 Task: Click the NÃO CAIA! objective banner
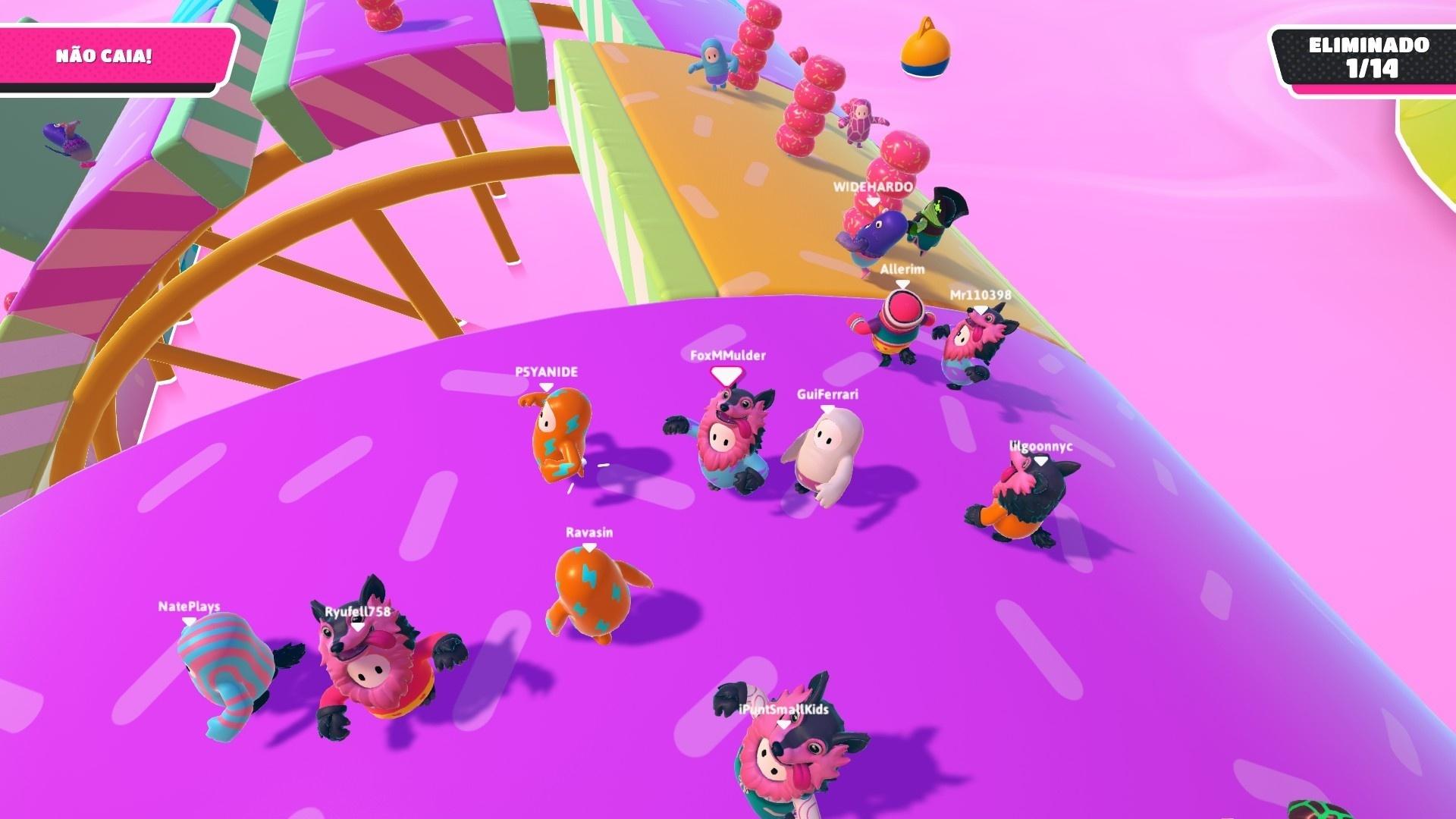(x=106, y=54)
